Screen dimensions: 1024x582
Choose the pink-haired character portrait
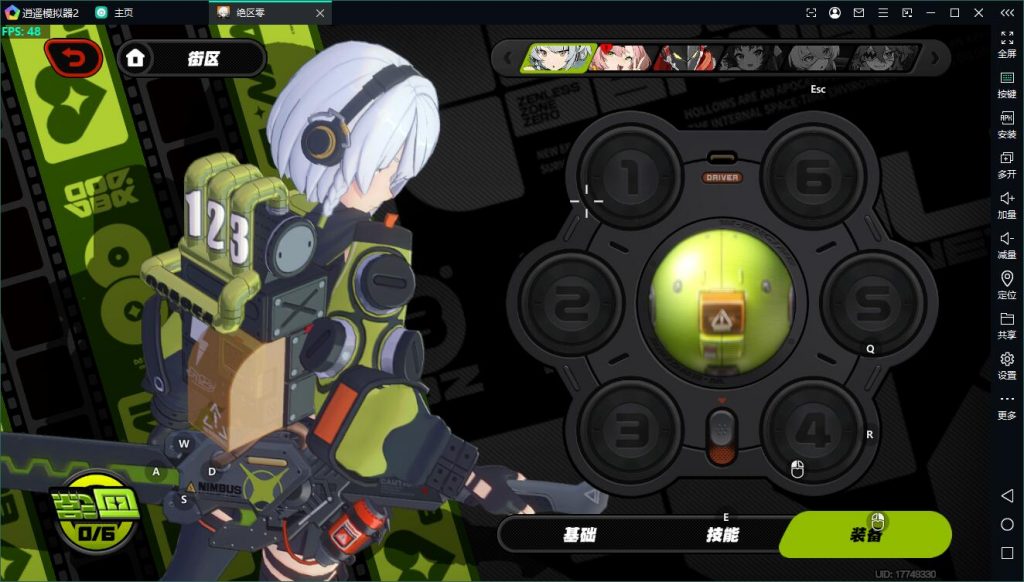pos(619,58)
